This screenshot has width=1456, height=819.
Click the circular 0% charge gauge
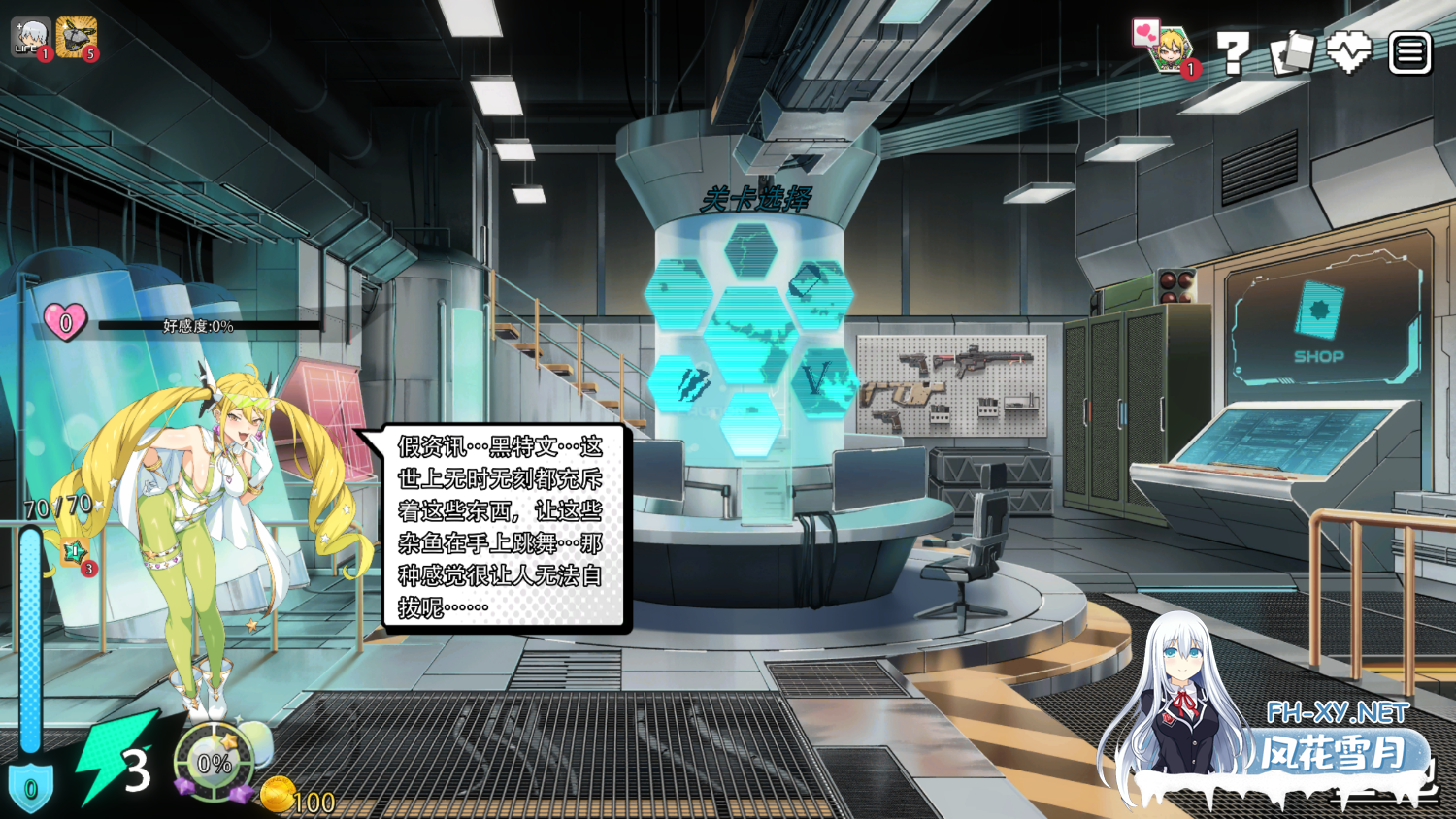tap(214, 764)
